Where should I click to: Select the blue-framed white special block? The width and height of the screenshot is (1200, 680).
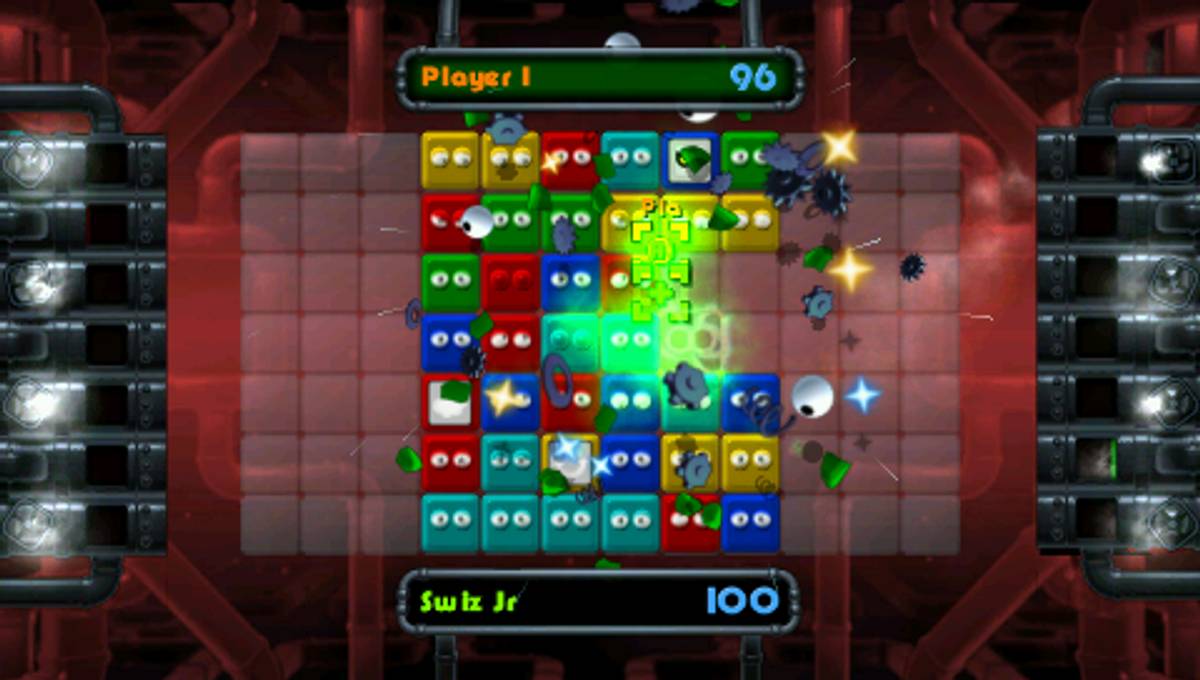(x=690, y=160)
